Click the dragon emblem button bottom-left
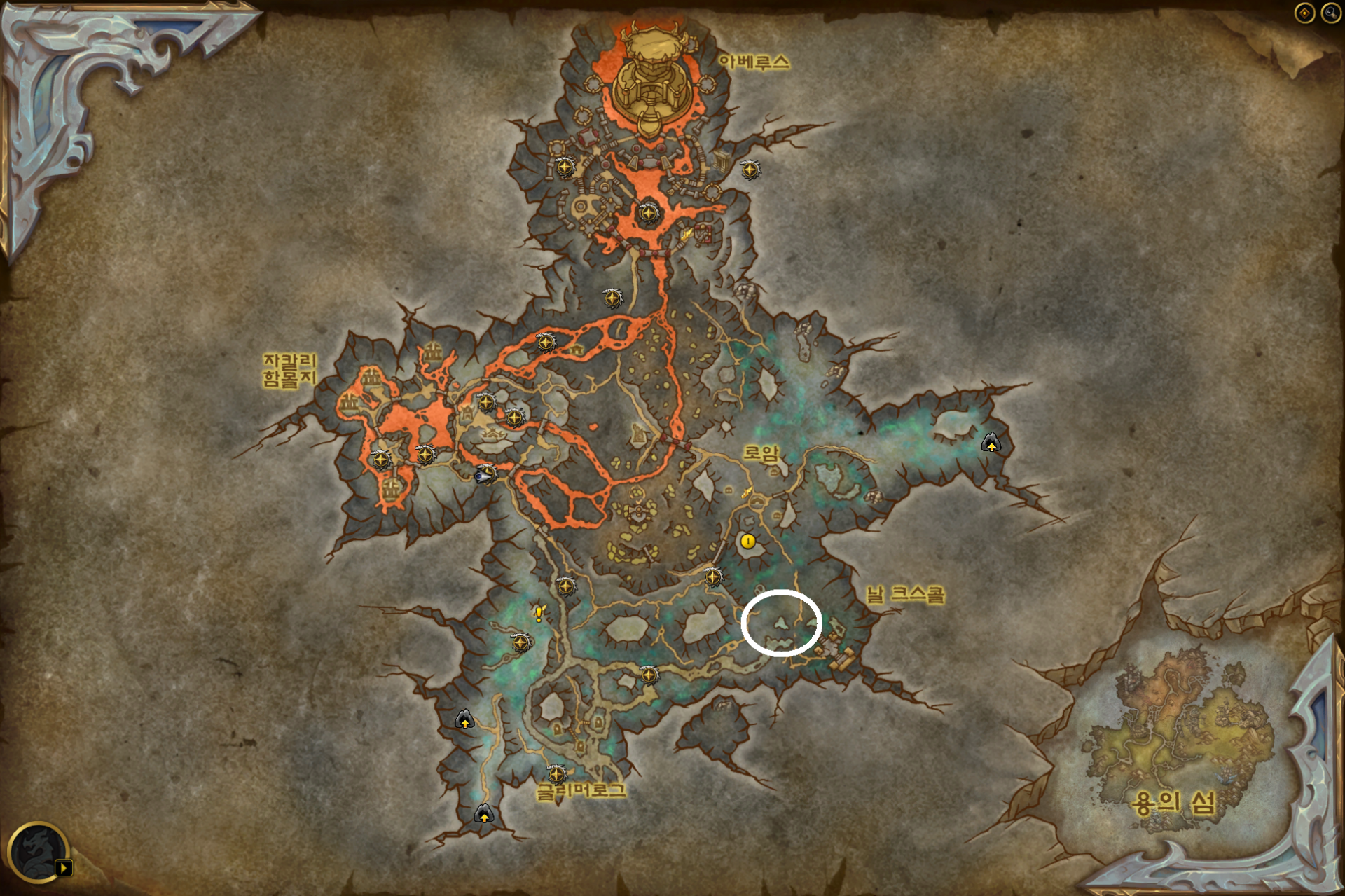1345x896 pixels. pos(39,851)
